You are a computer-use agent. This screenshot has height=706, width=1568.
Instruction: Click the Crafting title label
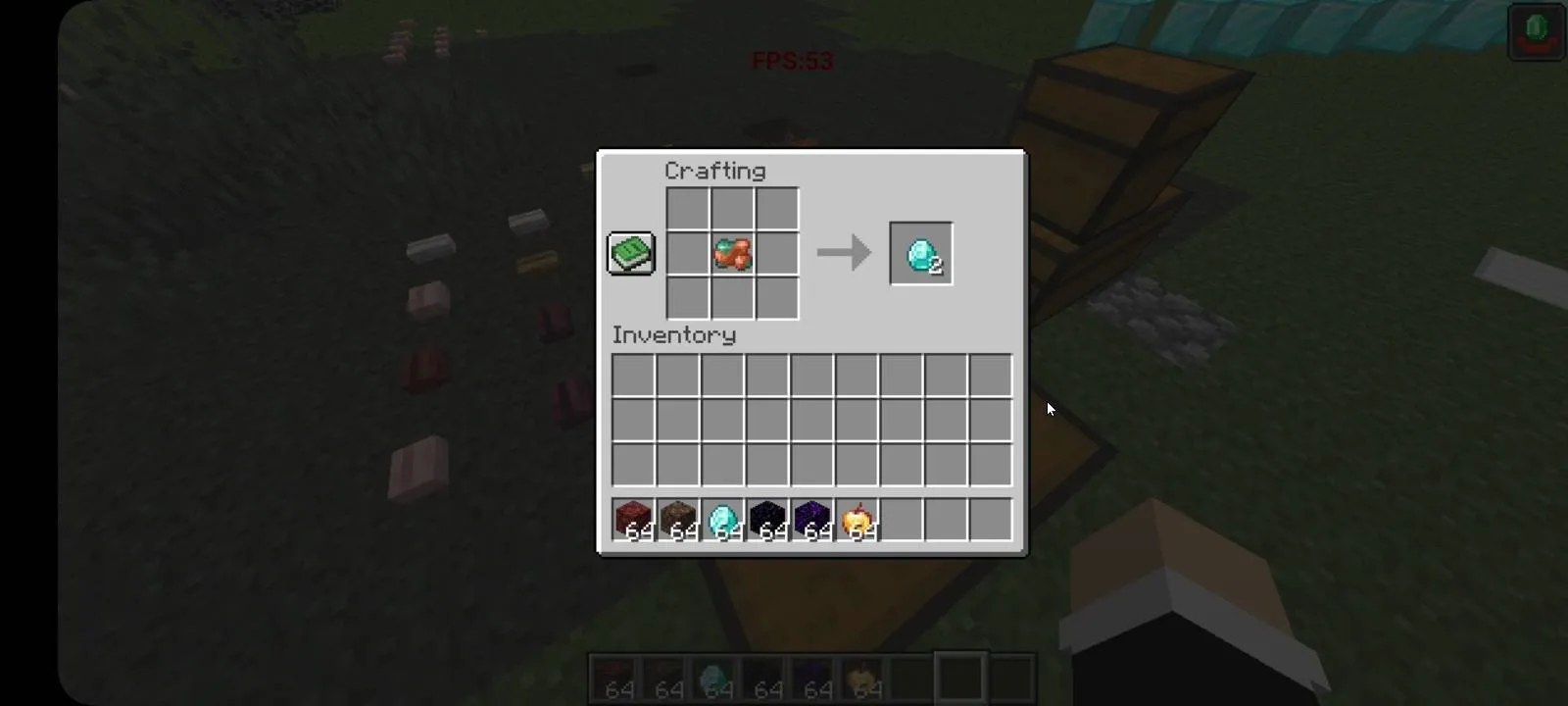coord(717,171)
